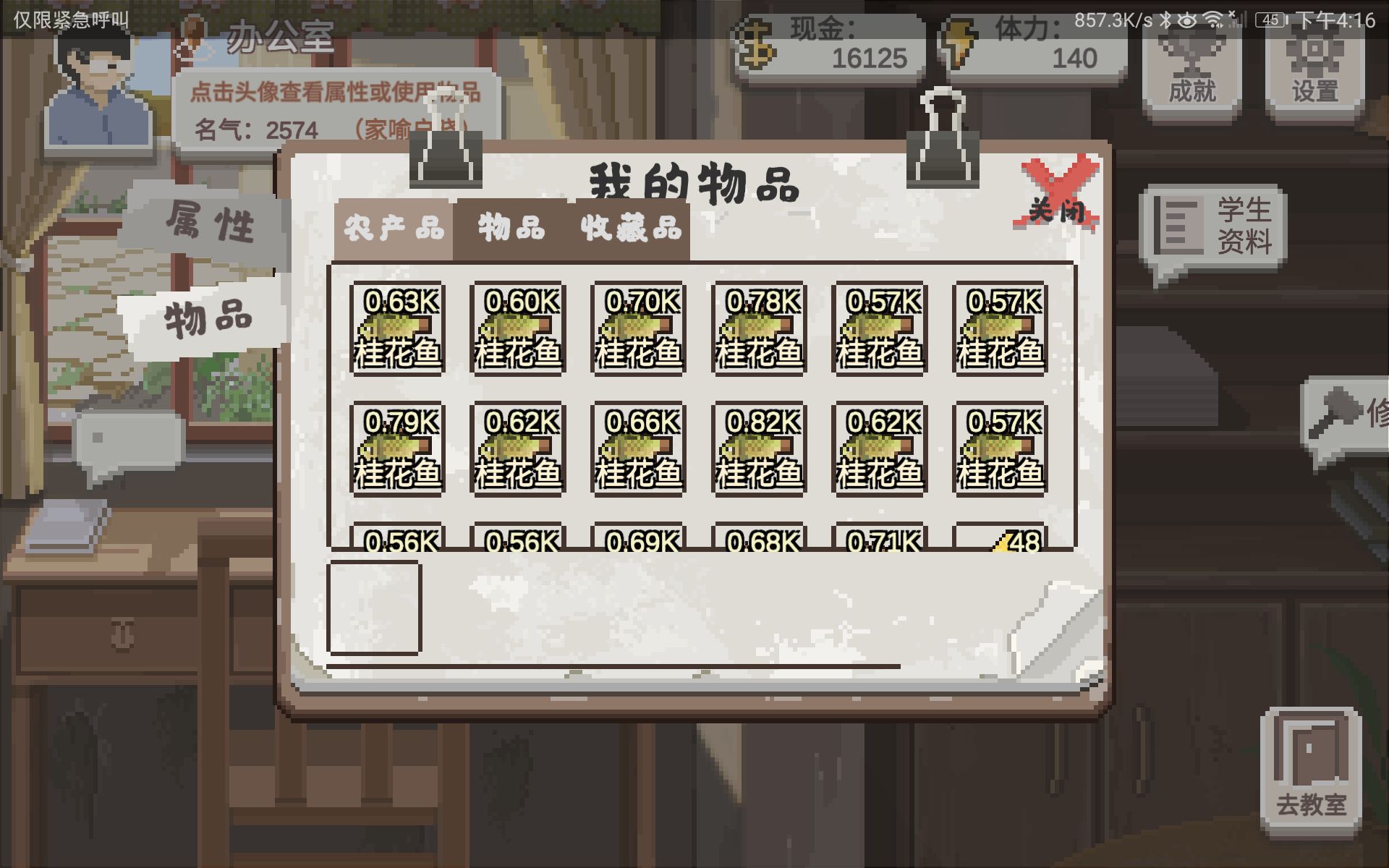This screenshot has width=1389, height=868.
Task: Open the 设置 settings menu
Action: click(x=1314, y=72)
